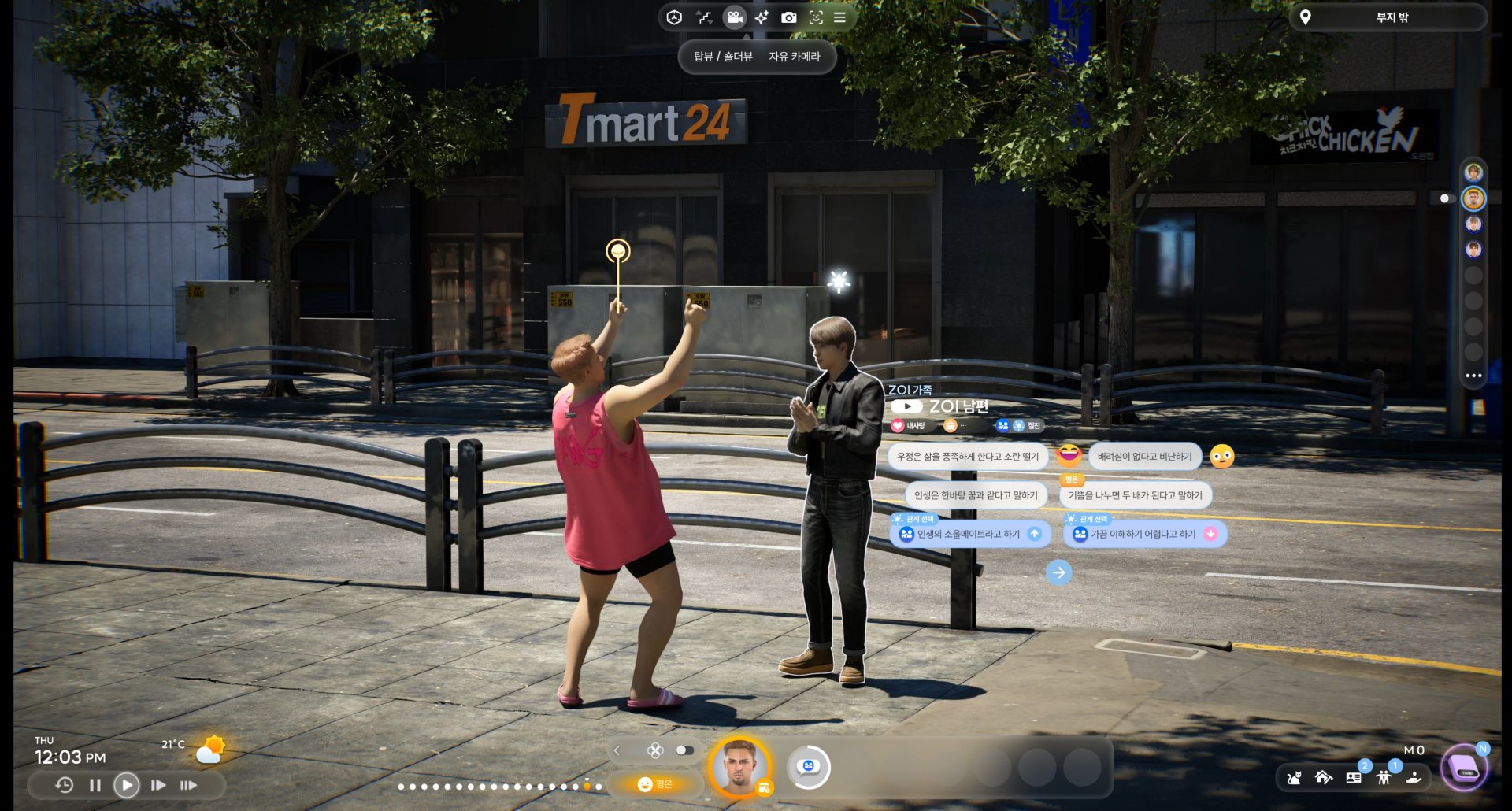Image resolution: width=1512 pixels, height=811 pixels.
Task: Open the smartphone in the corner
Action: pos(1464,768)
